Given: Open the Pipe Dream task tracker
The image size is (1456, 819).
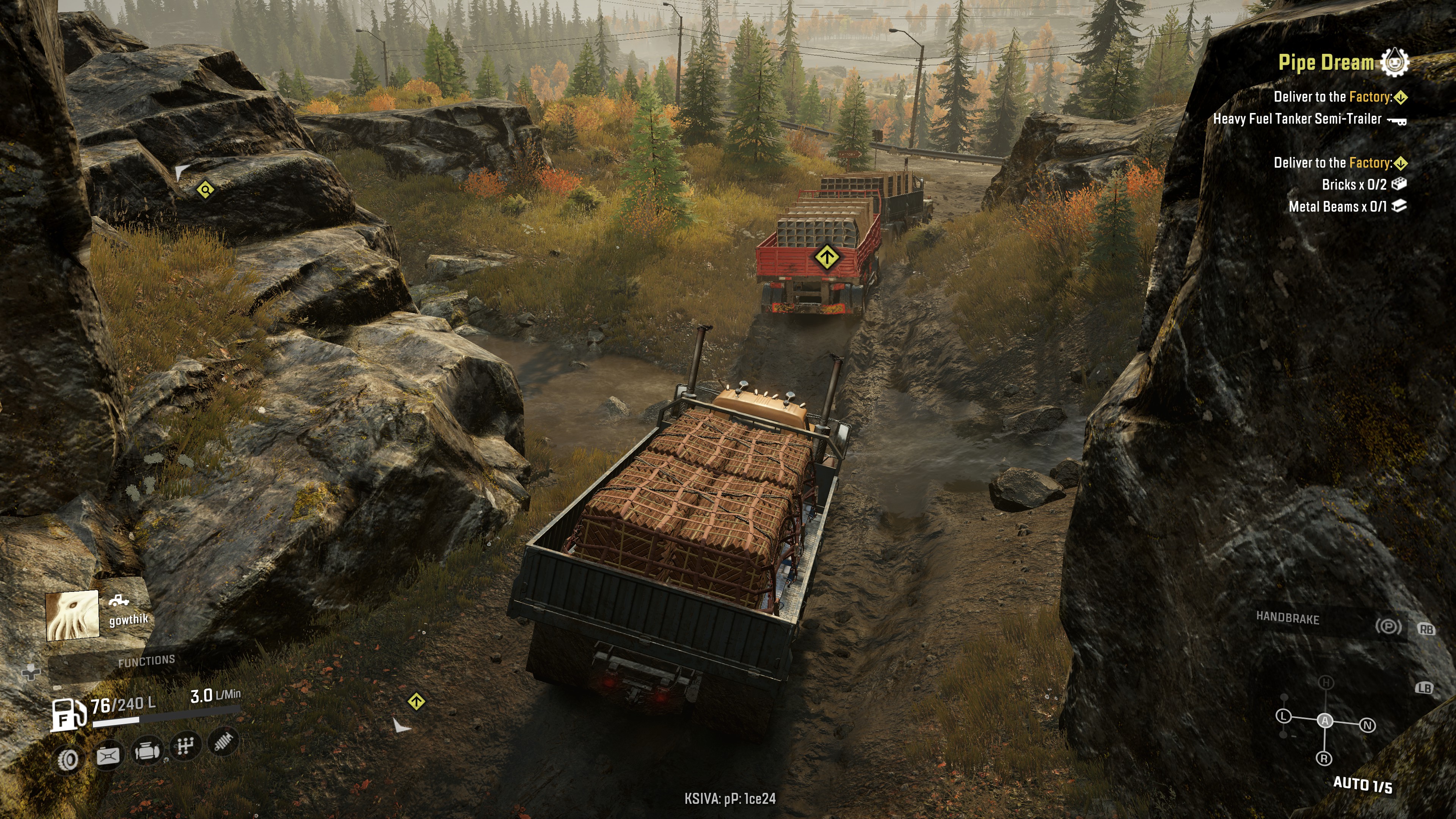Looking at the screenshot, I should point(1326,63).
